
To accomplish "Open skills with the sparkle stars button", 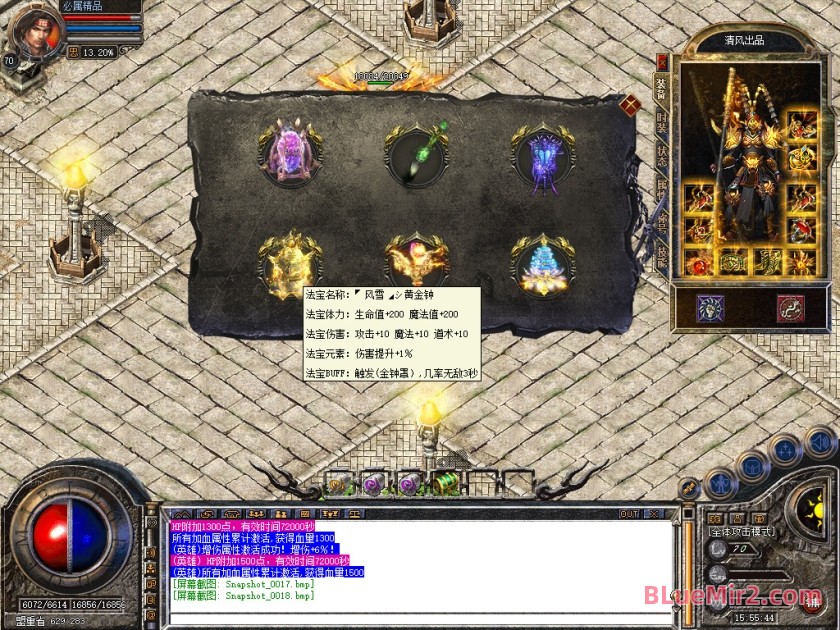I will [x=786, y=449].
